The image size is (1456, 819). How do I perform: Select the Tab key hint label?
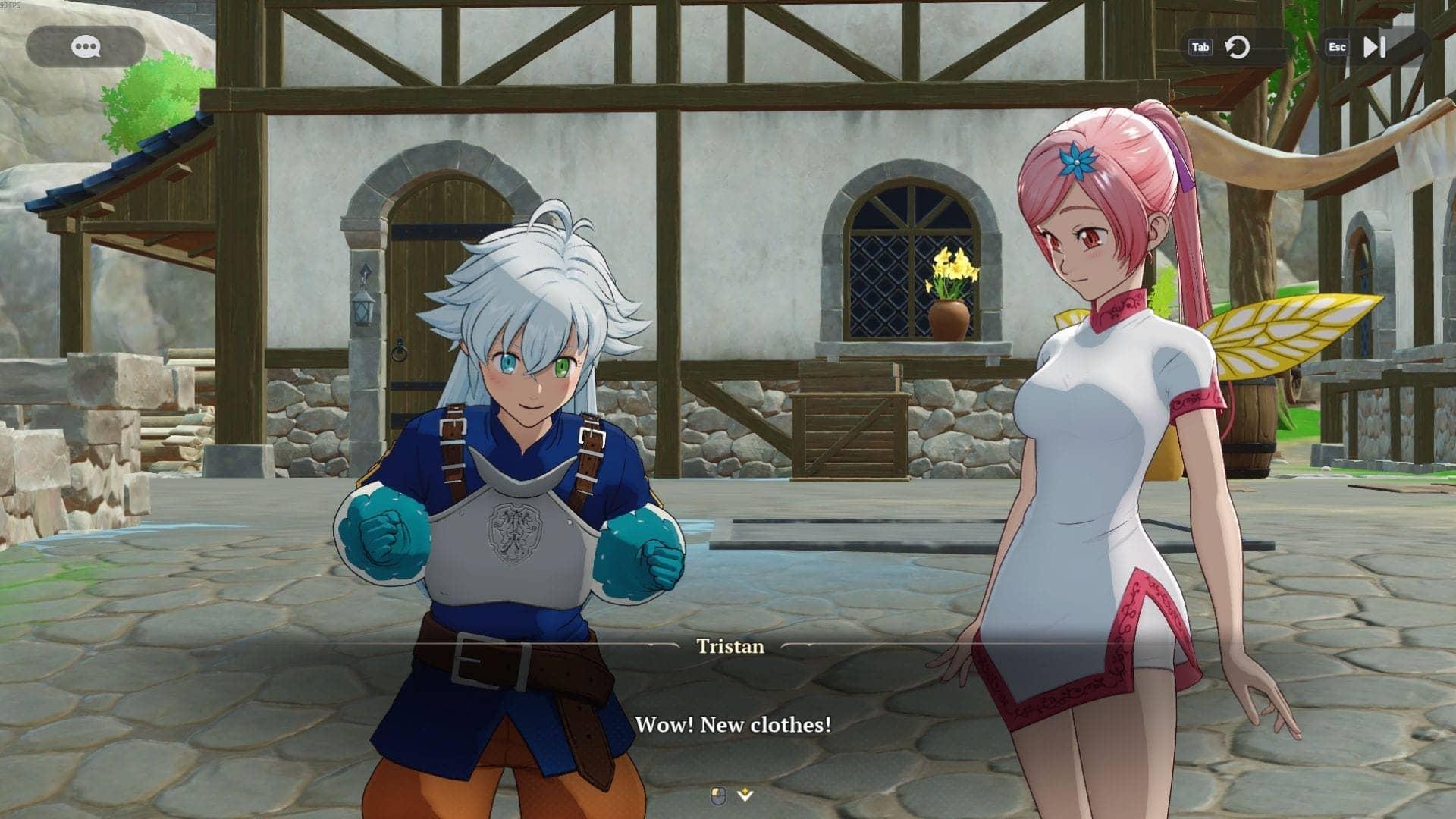(1200, 47)
